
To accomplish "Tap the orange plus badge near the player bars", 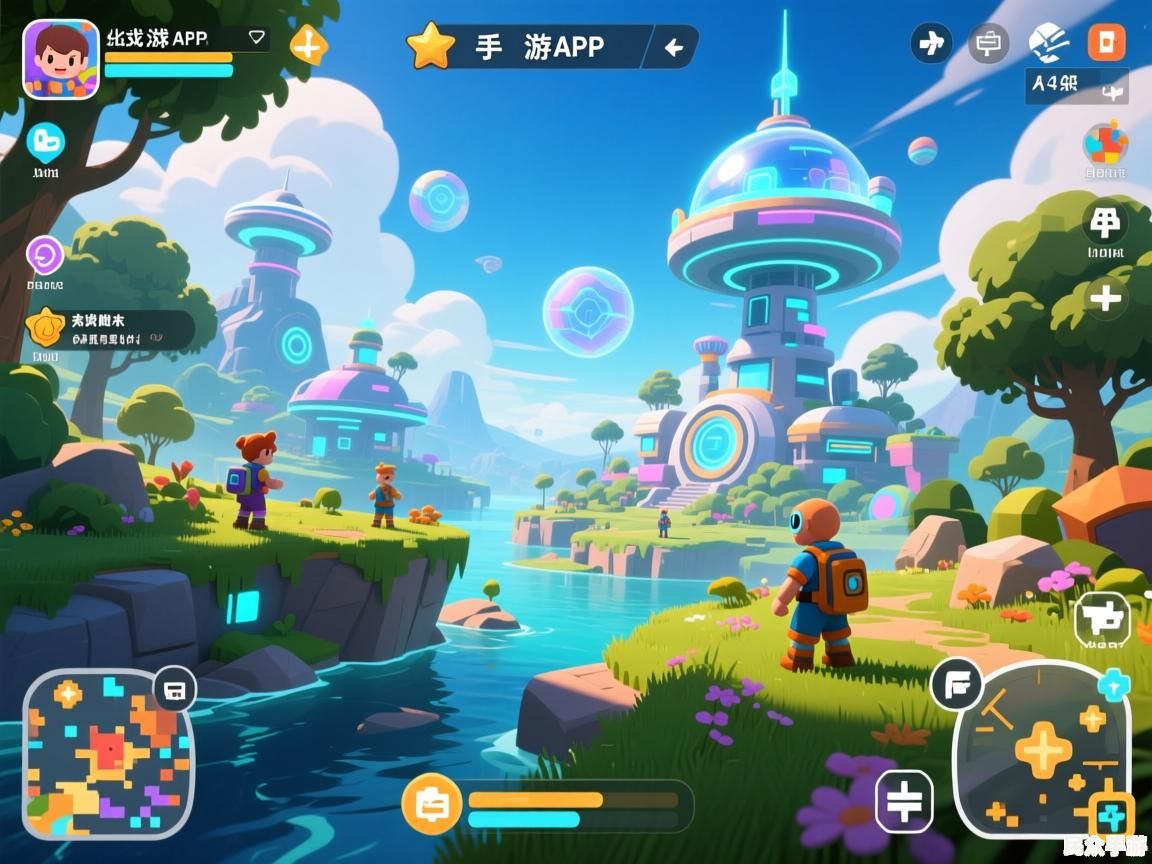I will (308, 45).
